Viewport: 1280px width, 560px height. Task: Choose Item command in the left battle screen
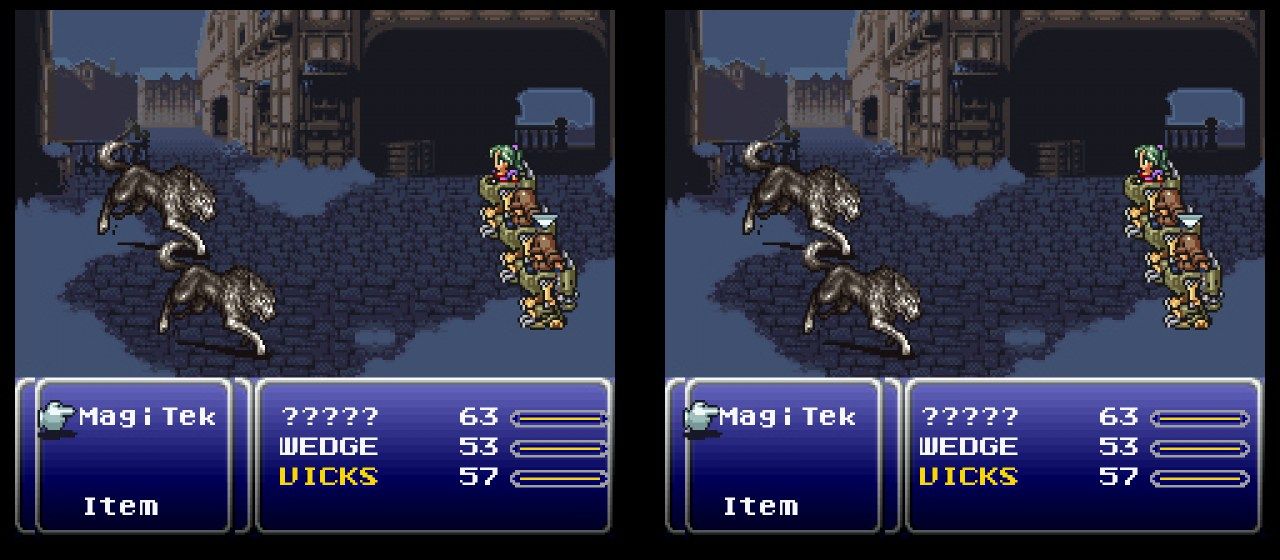pos(120,506)
